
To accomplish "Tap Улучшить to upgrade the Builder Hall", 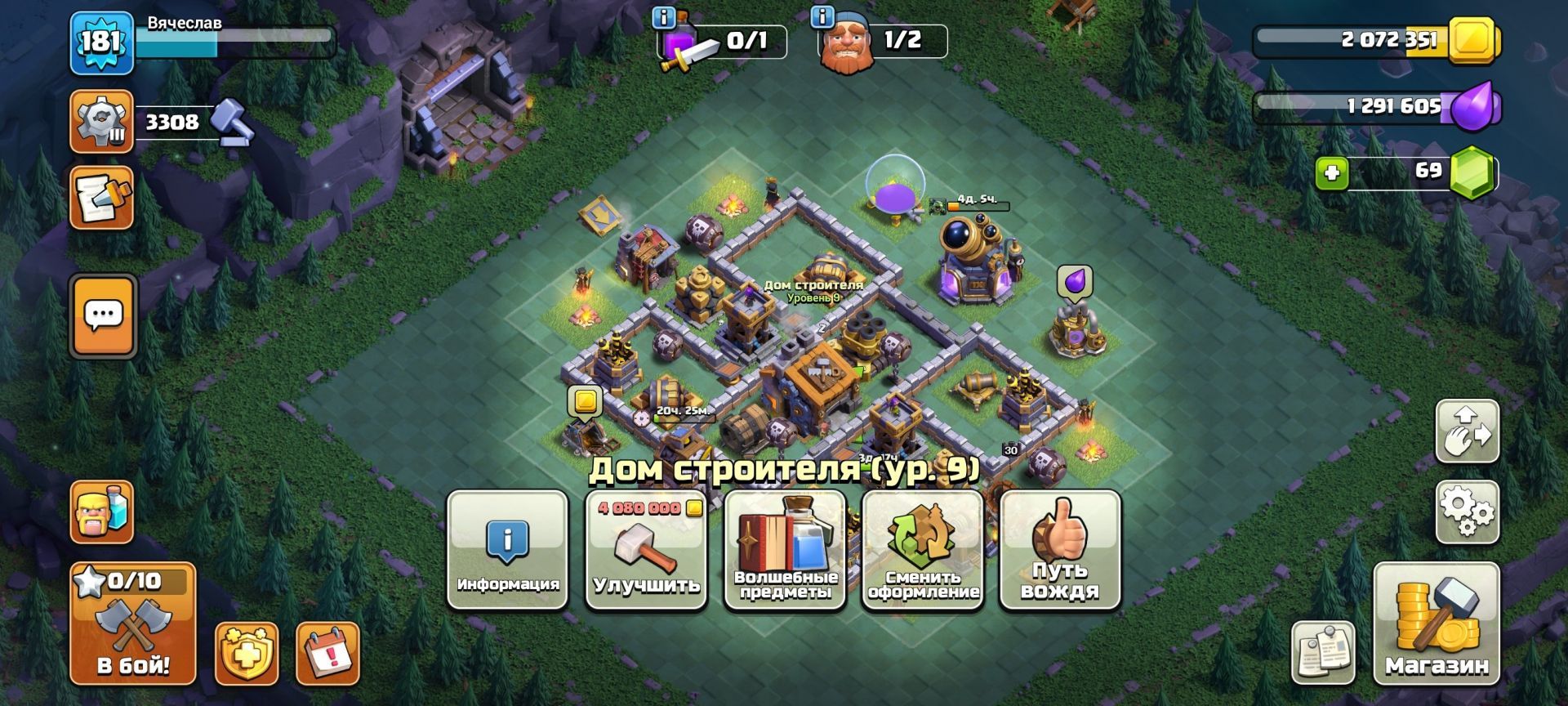I will [646, 549].
